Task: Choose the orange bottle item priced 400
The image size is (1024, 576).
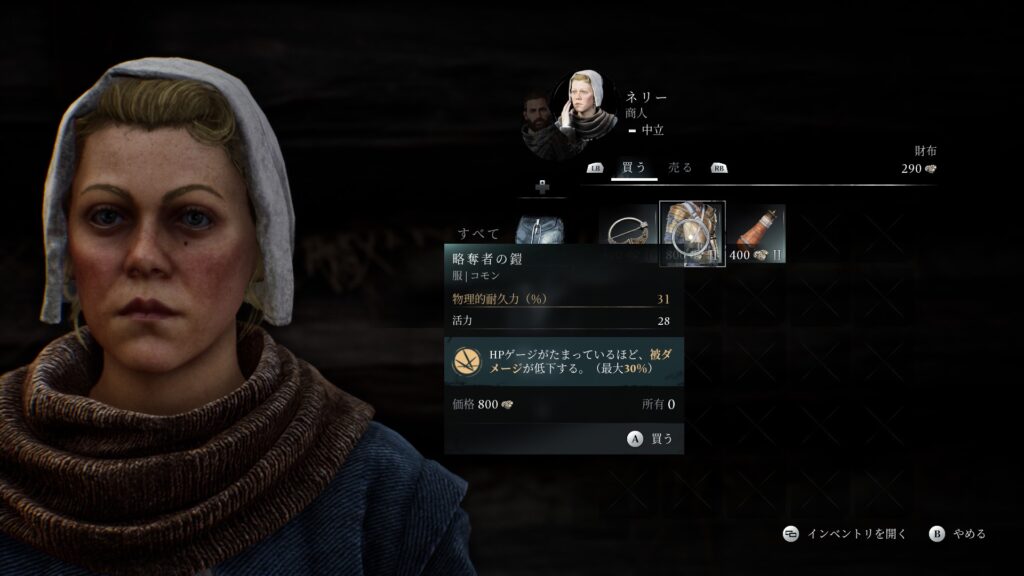Action: pos(756,234)
